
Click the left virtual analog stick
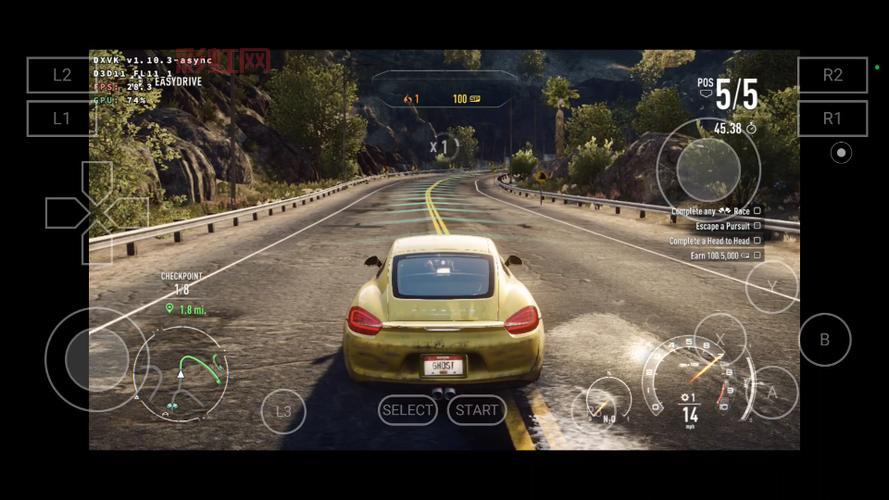pos(96,359)
